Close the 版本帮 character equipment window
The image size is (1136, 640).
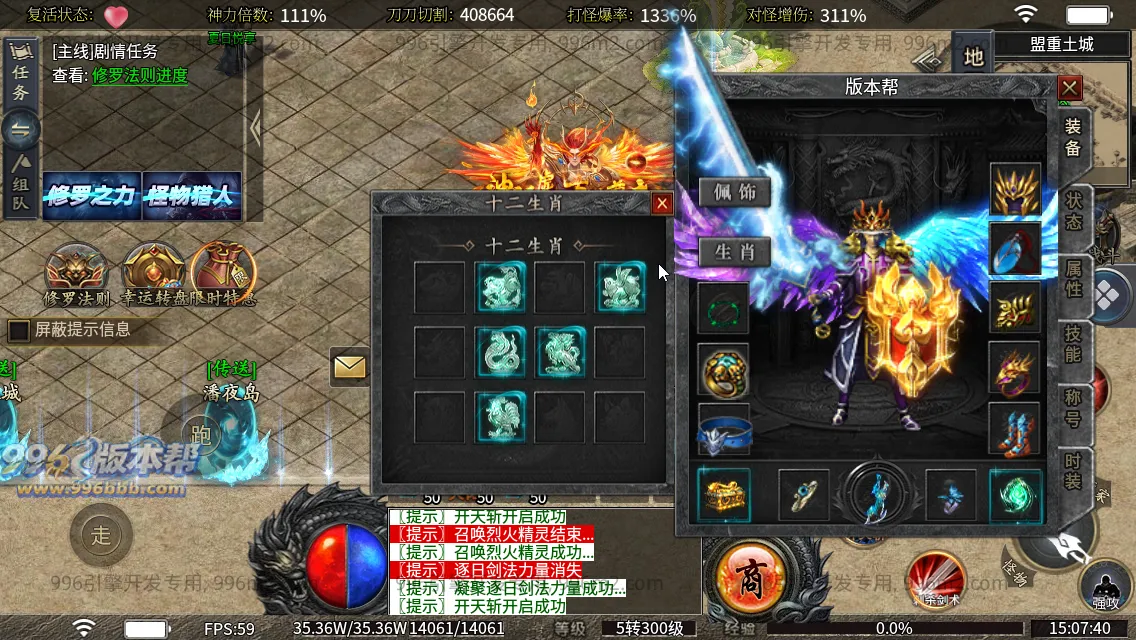(1070, 88)
